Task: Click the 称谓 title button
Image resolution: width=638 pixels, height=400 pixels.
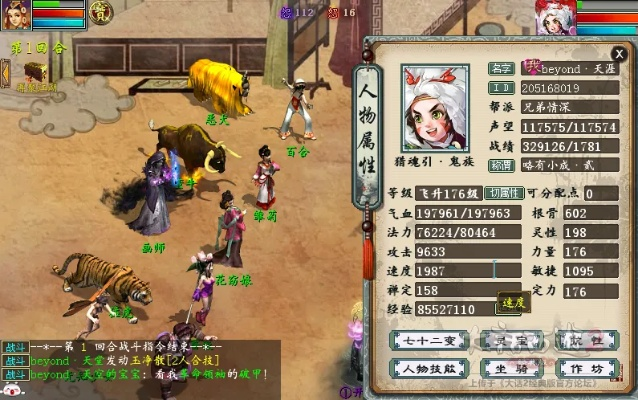Action: pyautogui.click(x=502, y=165)
